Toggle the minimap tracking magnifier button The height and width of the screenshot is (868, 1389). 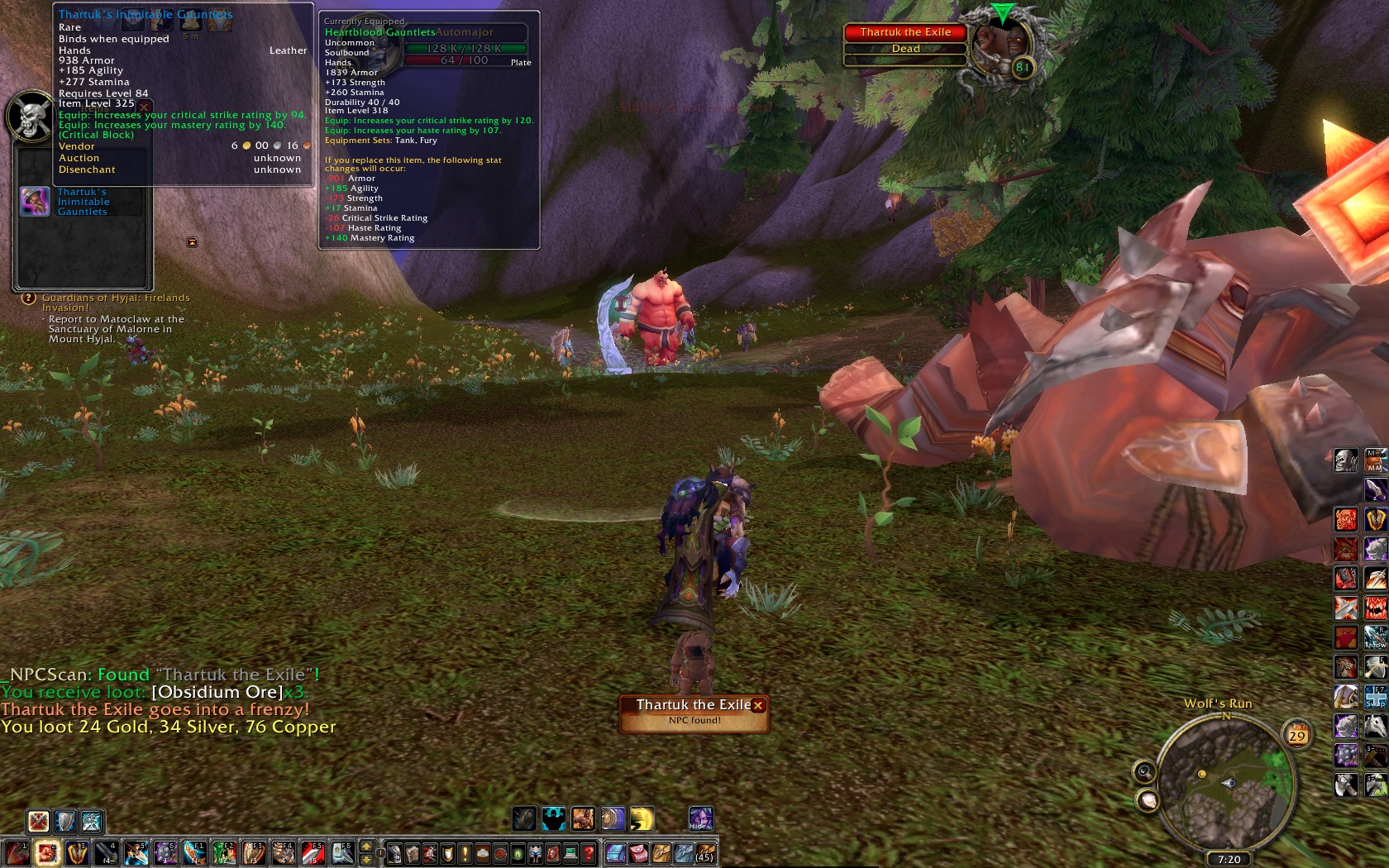pos(1144,772)
